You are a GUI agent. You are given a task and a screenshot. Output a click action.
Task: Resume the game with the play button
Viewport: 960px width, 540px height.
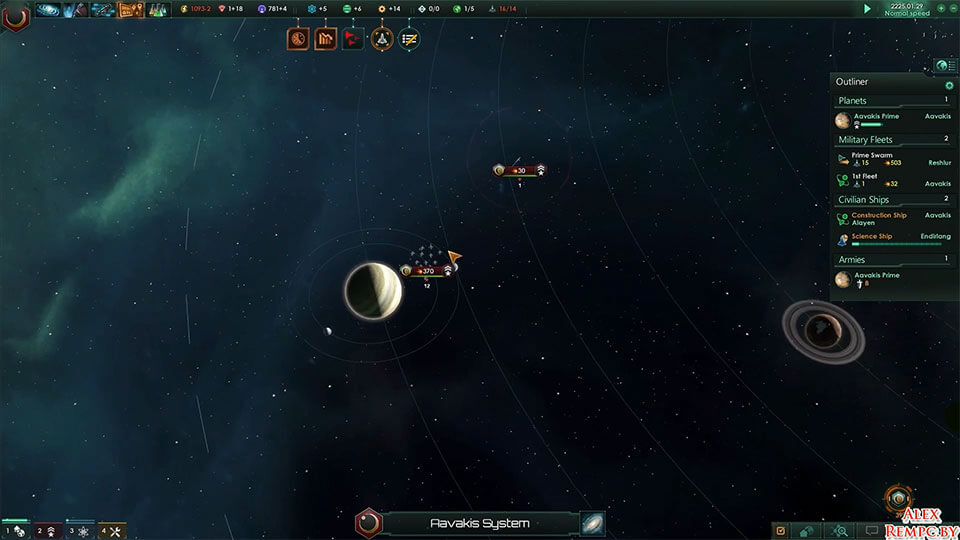867,8
